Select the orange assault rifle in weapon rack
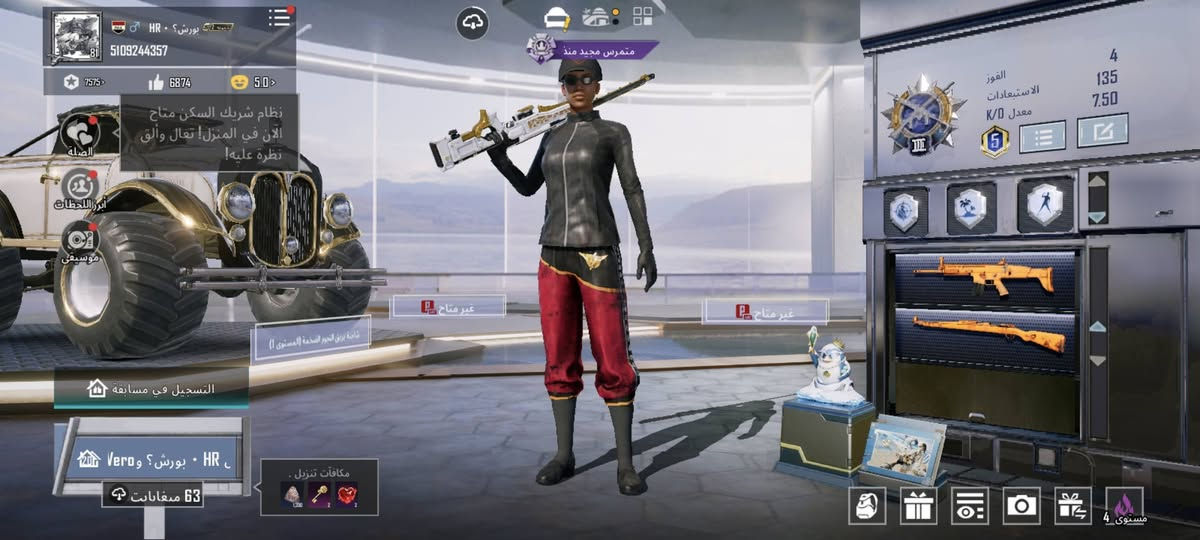 (x=985, y=277)
